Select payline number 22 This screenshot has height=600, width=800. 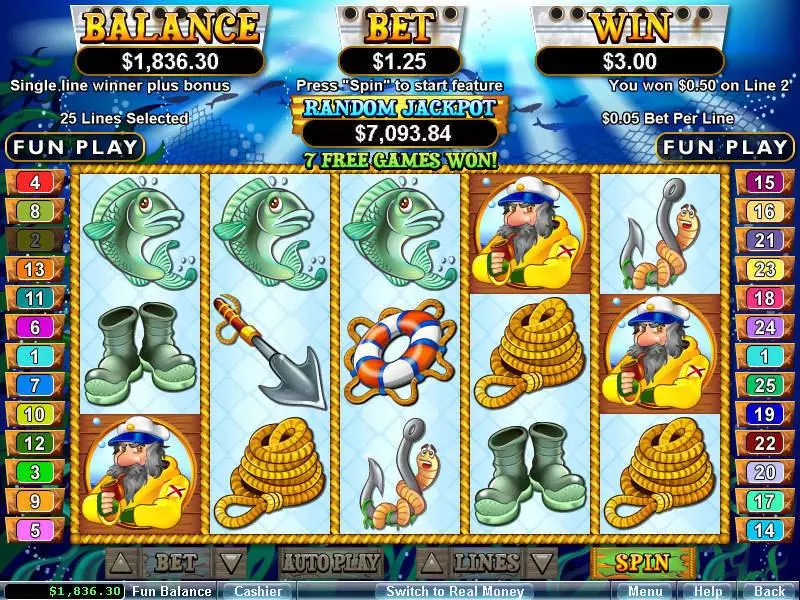(x=765, y=443)
